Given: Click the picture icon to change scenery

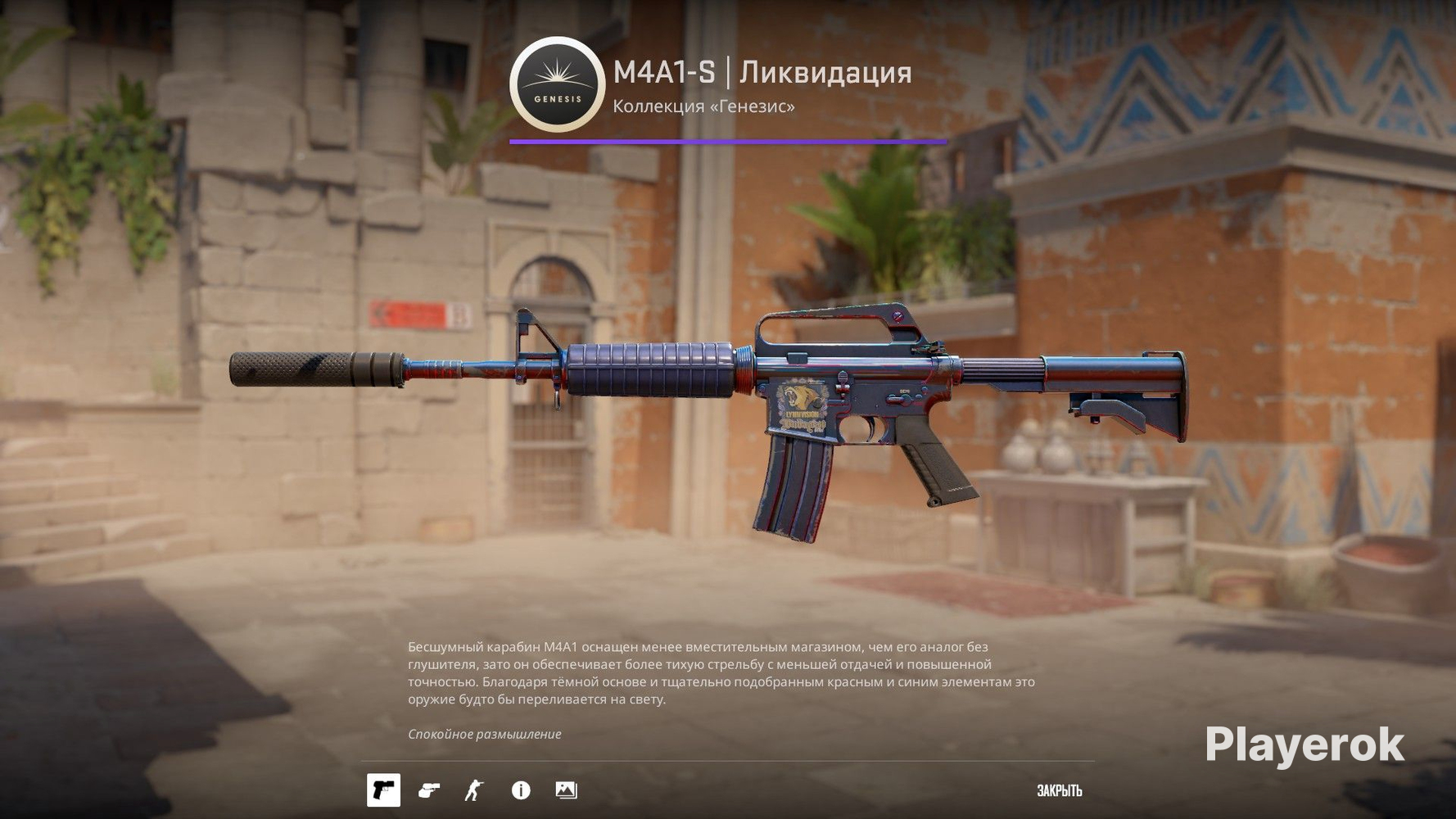Looking at the screenshot, I should [x=566, y=790].
